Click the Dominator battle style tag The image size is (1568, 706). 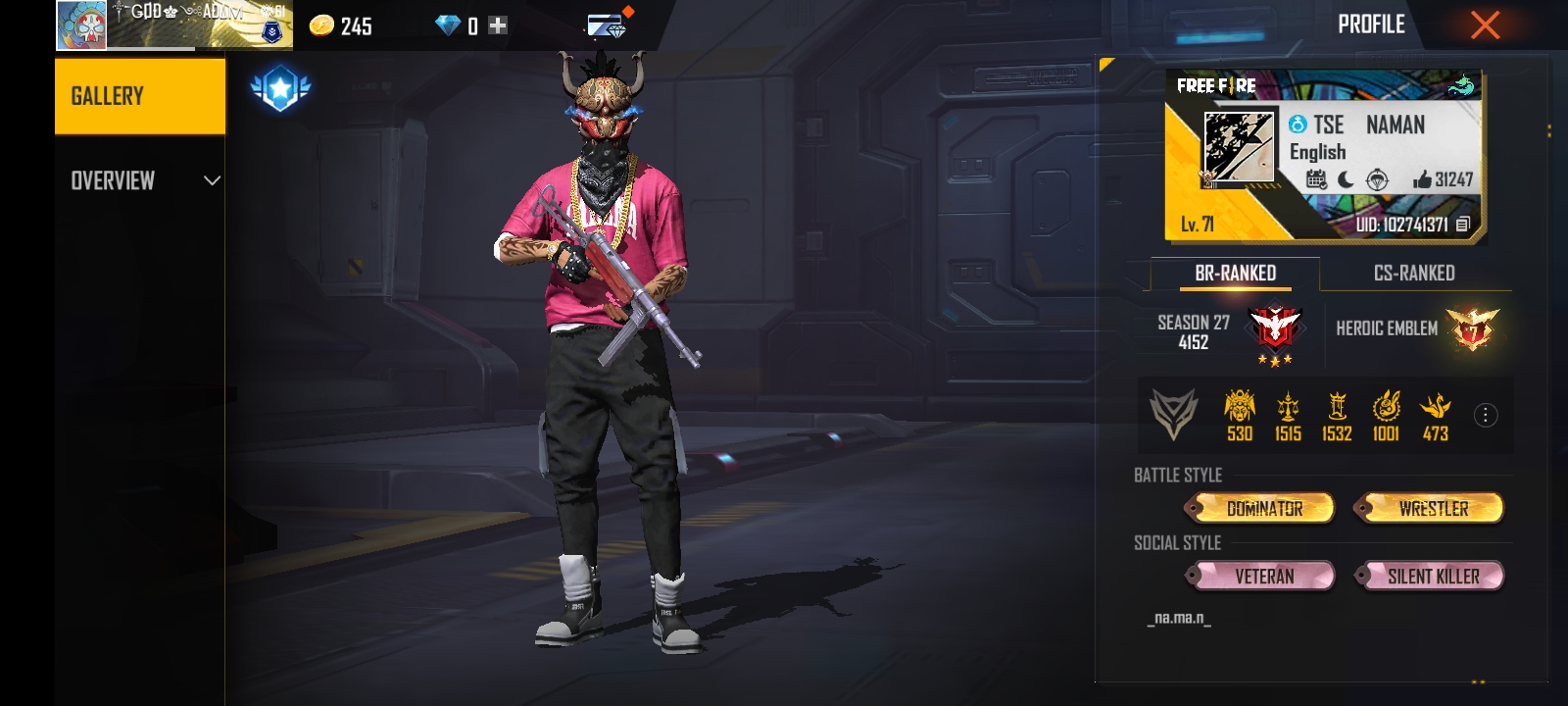[x=1263, y=508]
